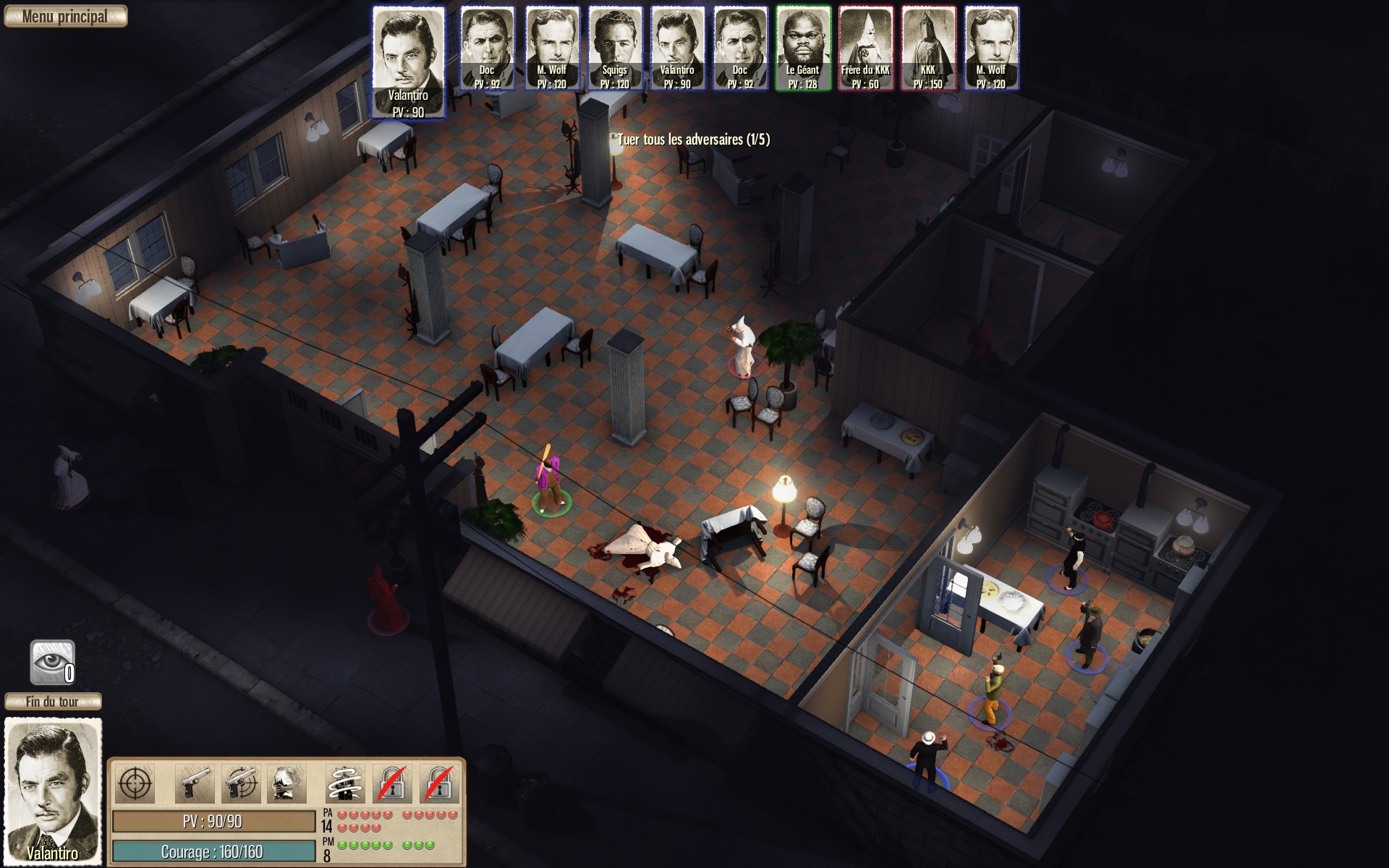Open the Menu principal

click(65, 17)
